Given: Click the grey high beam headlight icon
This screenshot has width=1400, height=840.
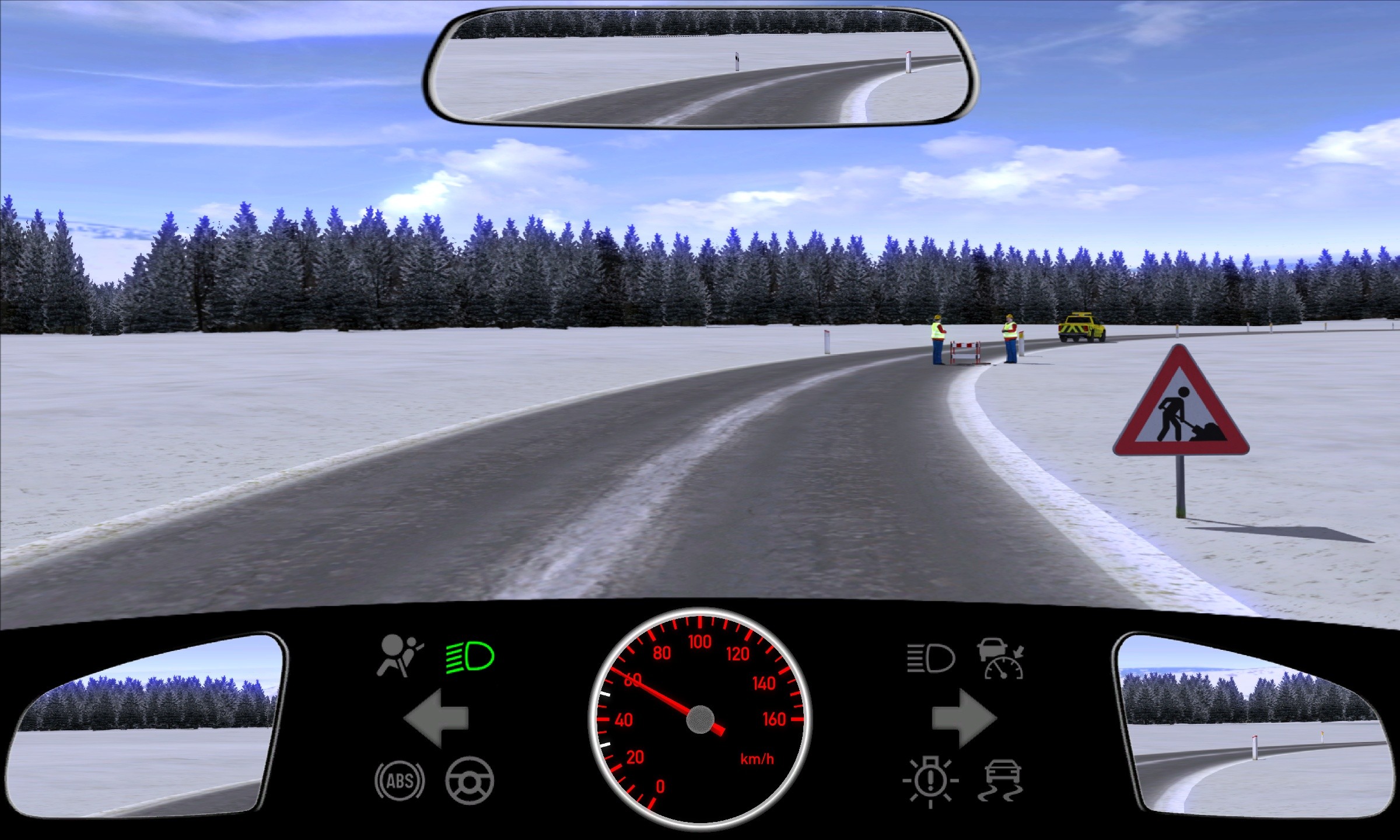Looking at the screenshot, I should (931, 659).
